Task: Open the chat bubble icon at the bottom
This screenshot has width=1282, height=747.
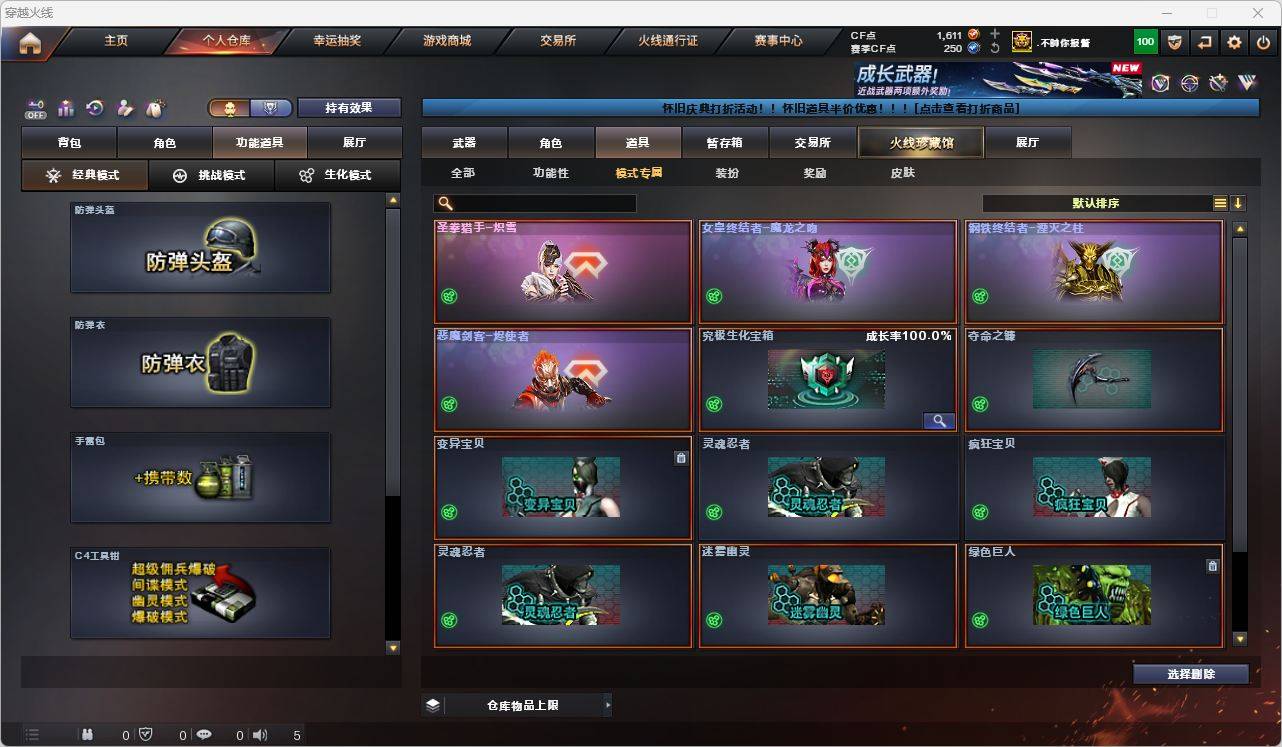Action: point(203,735)
